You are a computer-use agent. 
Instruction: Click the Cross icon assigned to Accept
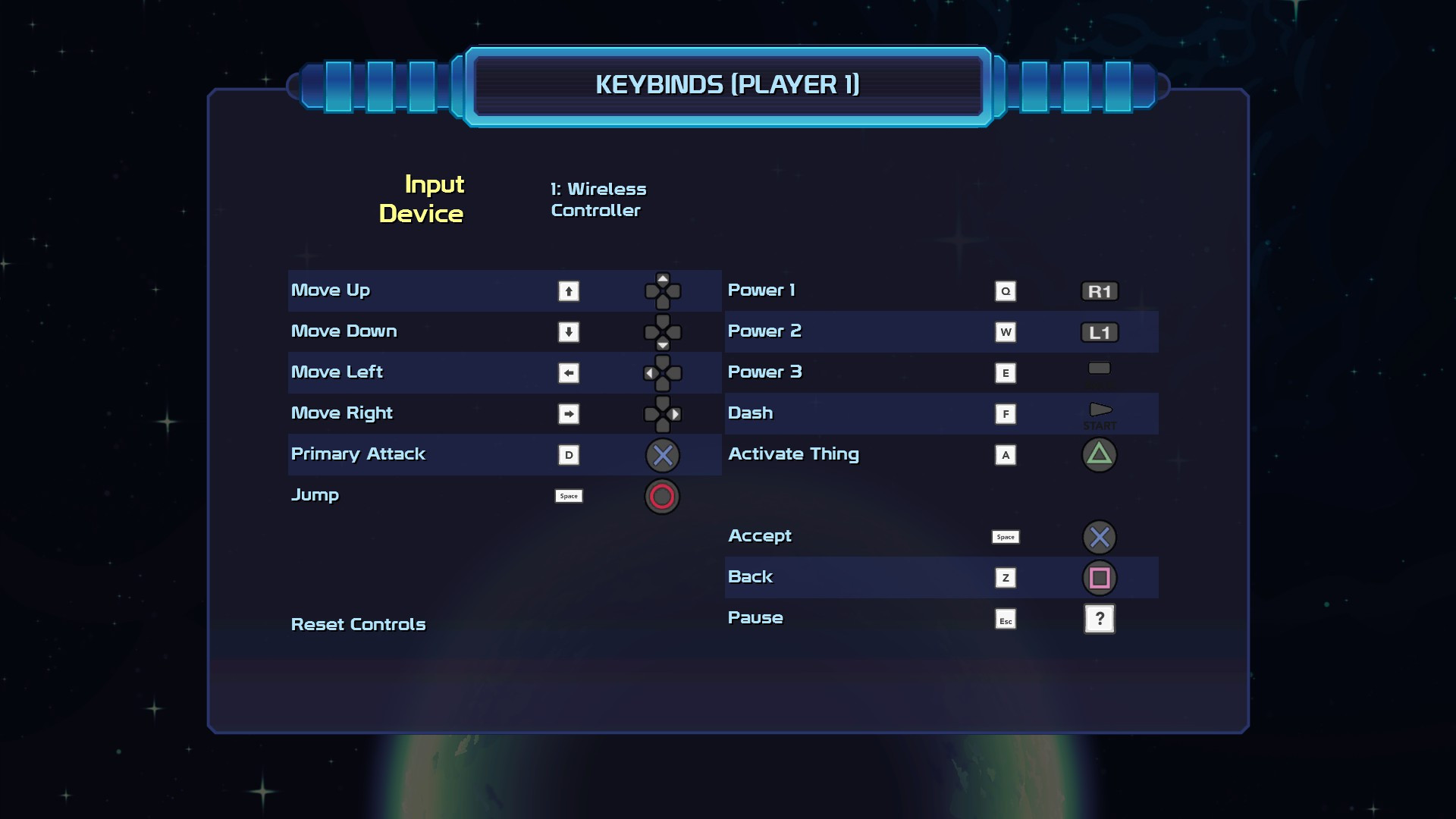tap(1100, 537)
